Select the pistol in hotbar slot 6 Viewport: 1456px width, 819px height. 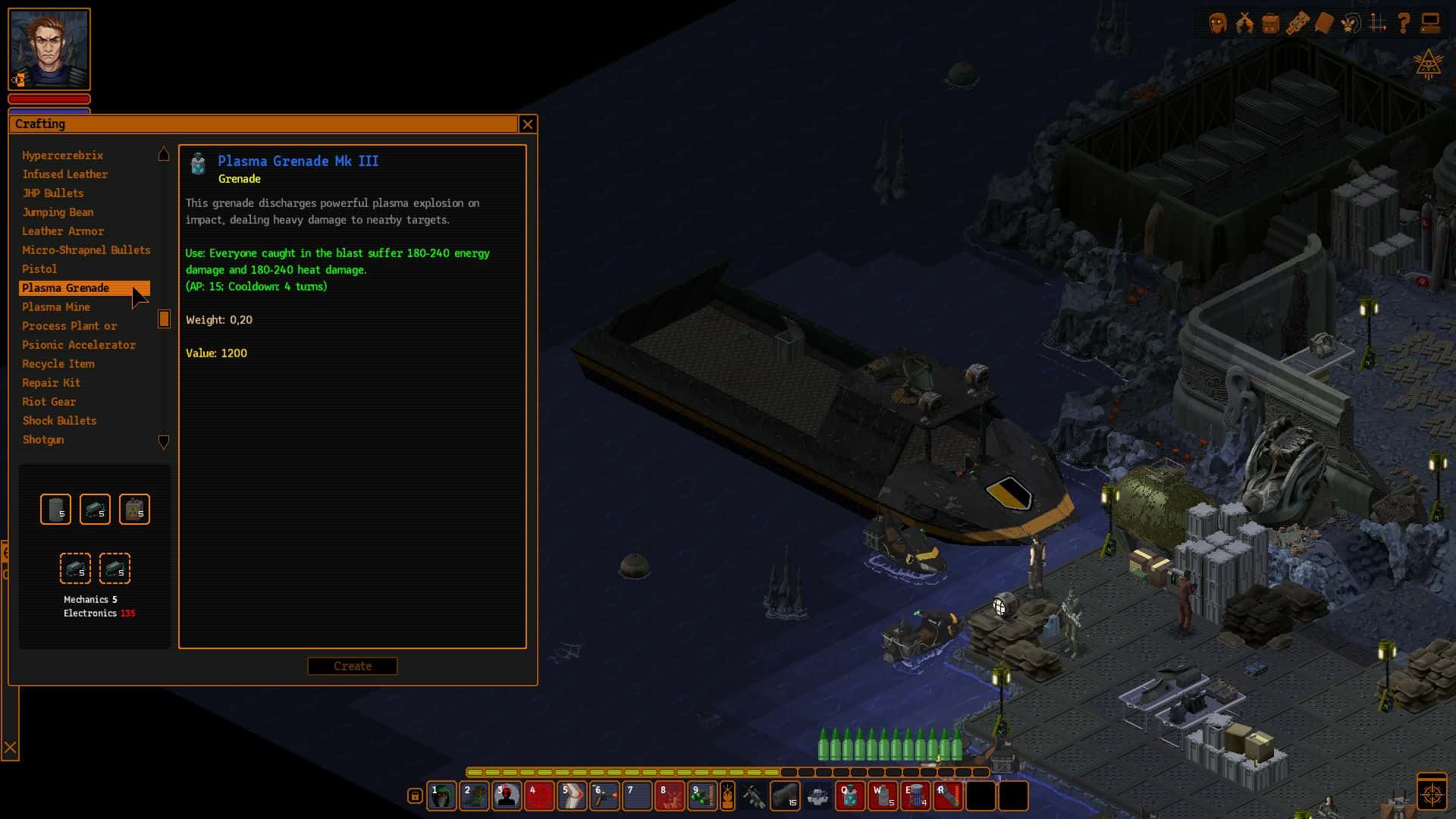(604, 796)
